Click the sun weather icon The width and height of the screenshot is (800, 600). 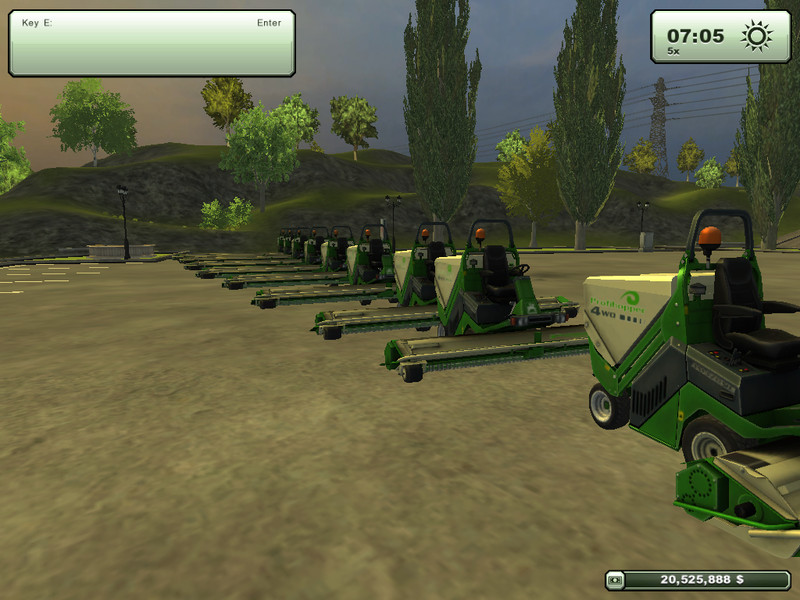[756, 36]
